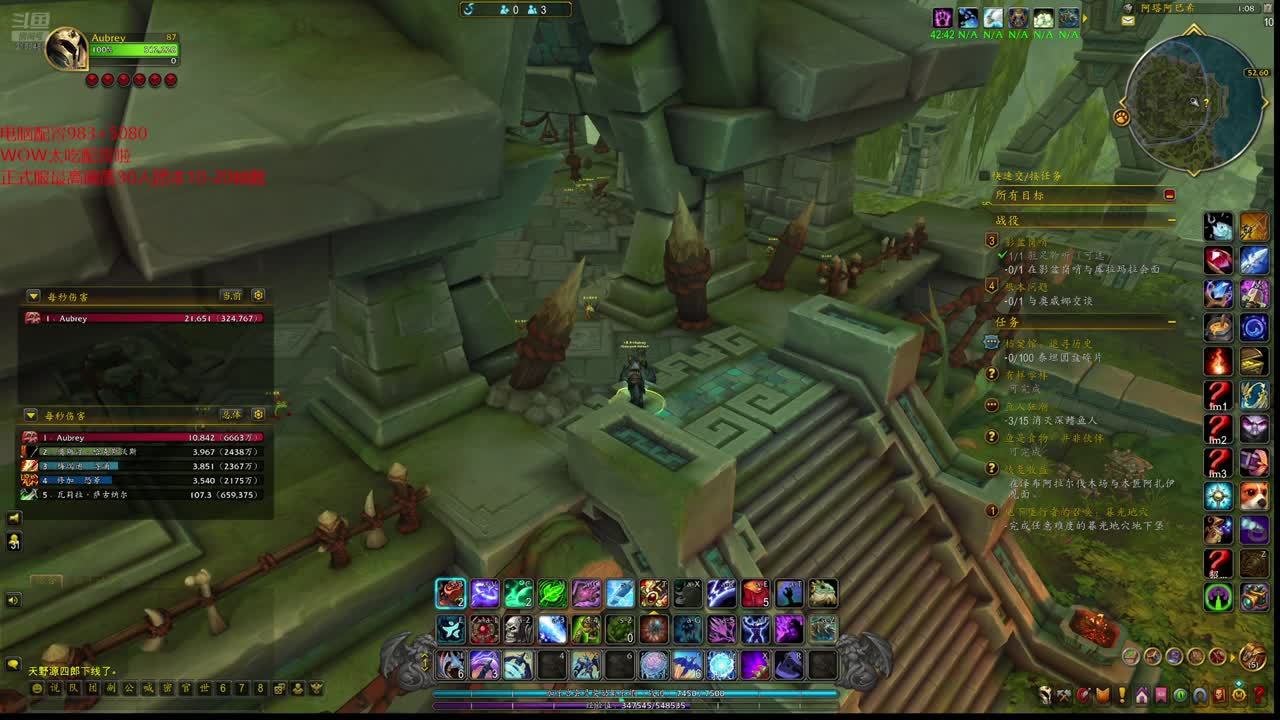Open the damage meter settings gear
Viewport: 1280px width, 720px height.
[x=258, y=296]
